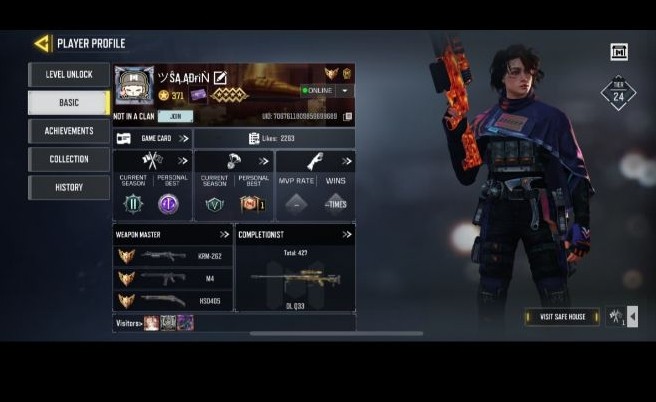Viewport: 656px width, 402px height.
Task: Visit the Safe House
Action: pyautogui.click(x=562, y=317)
